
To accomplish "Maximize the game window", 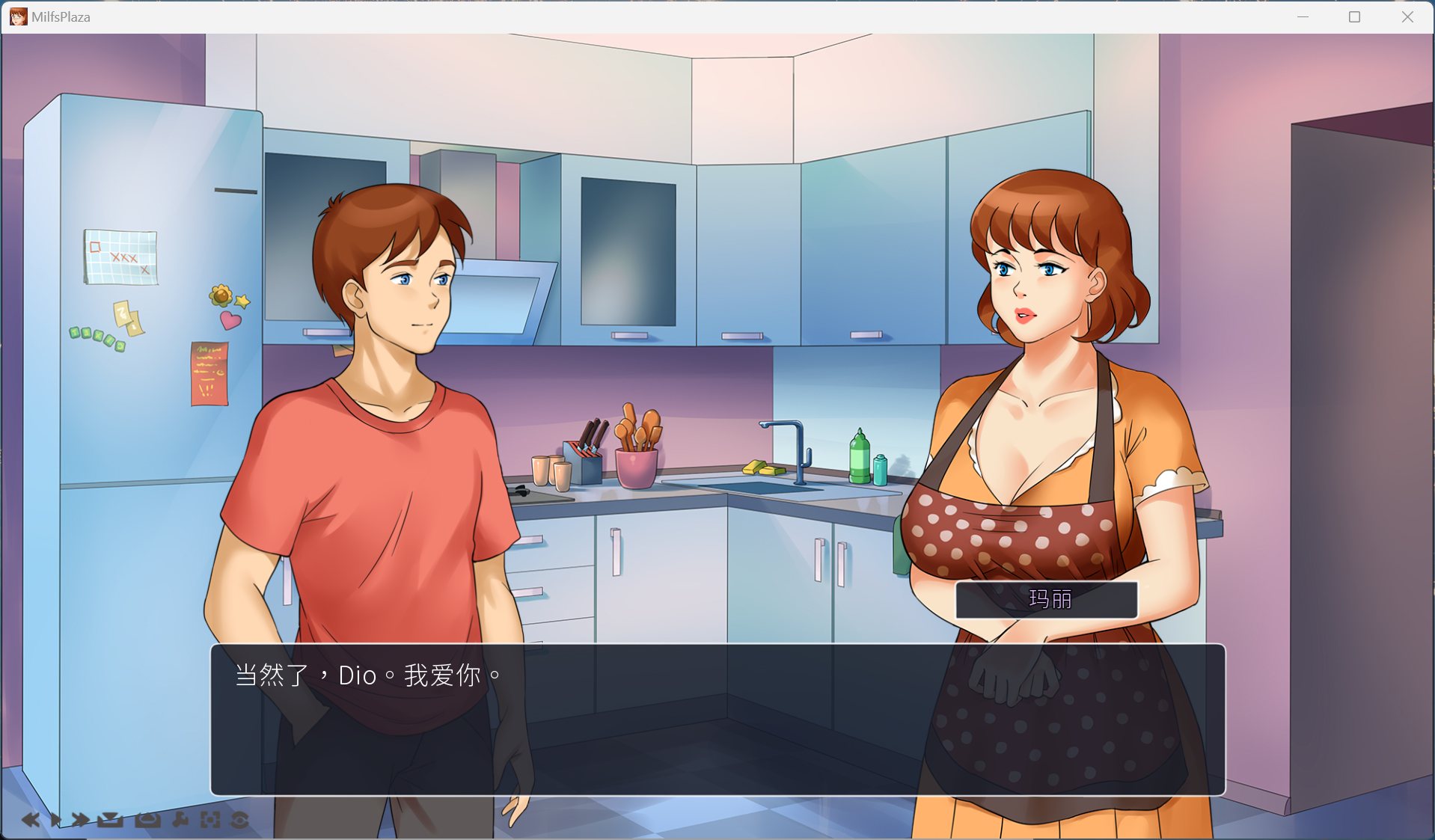I will tap(1355, 16).
